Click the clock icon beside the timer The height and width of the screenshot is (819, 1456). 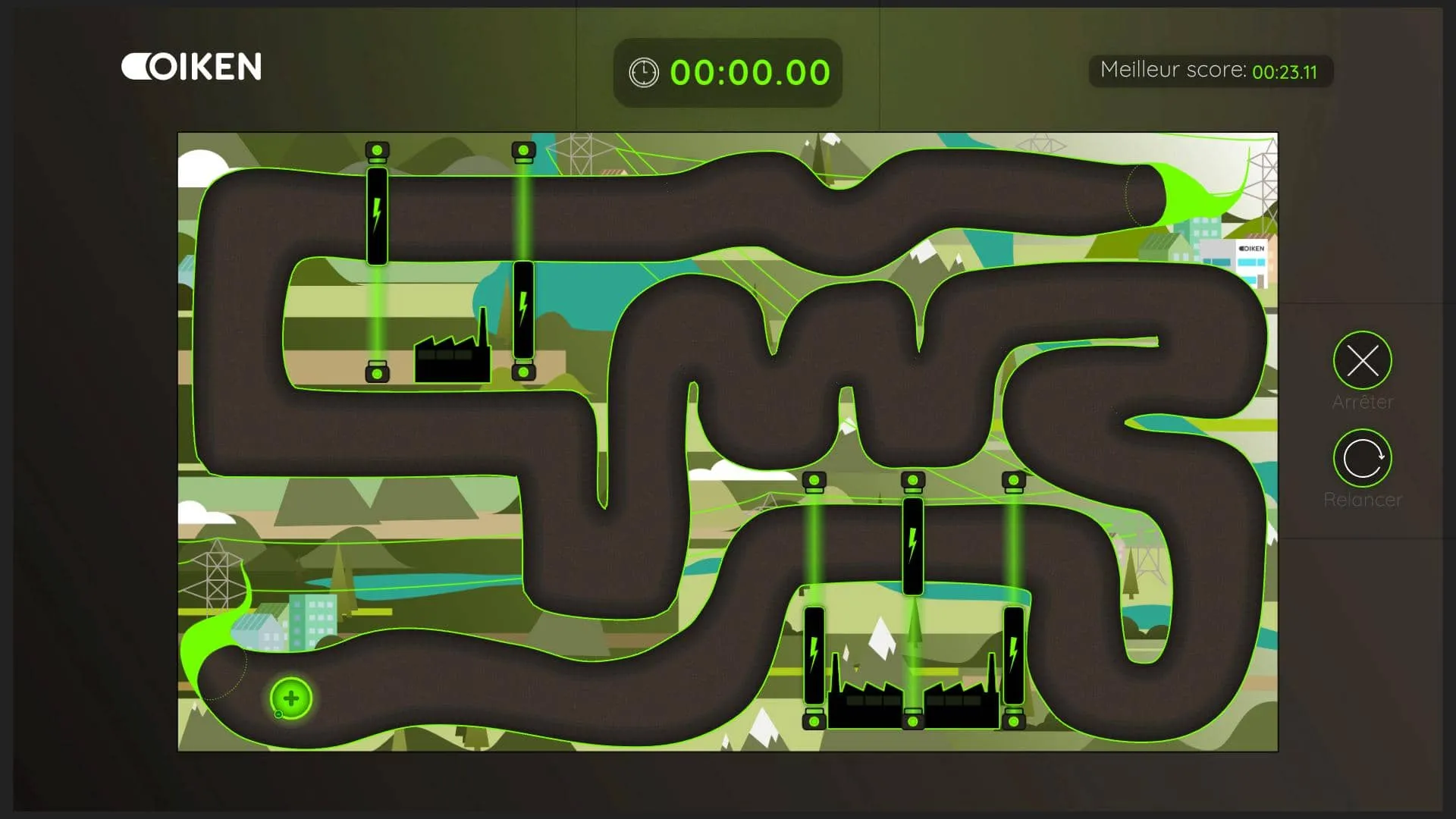pos(643,73)
